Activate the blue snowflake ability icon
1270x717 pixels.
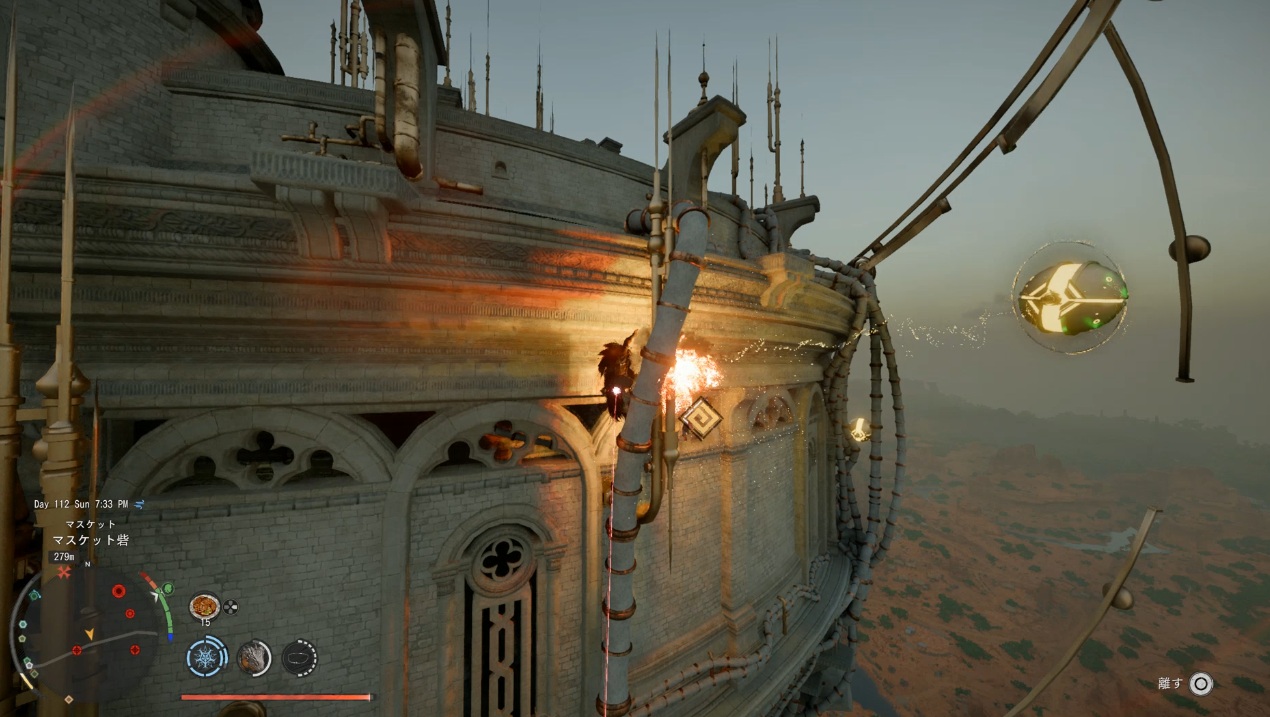point(207,657)
